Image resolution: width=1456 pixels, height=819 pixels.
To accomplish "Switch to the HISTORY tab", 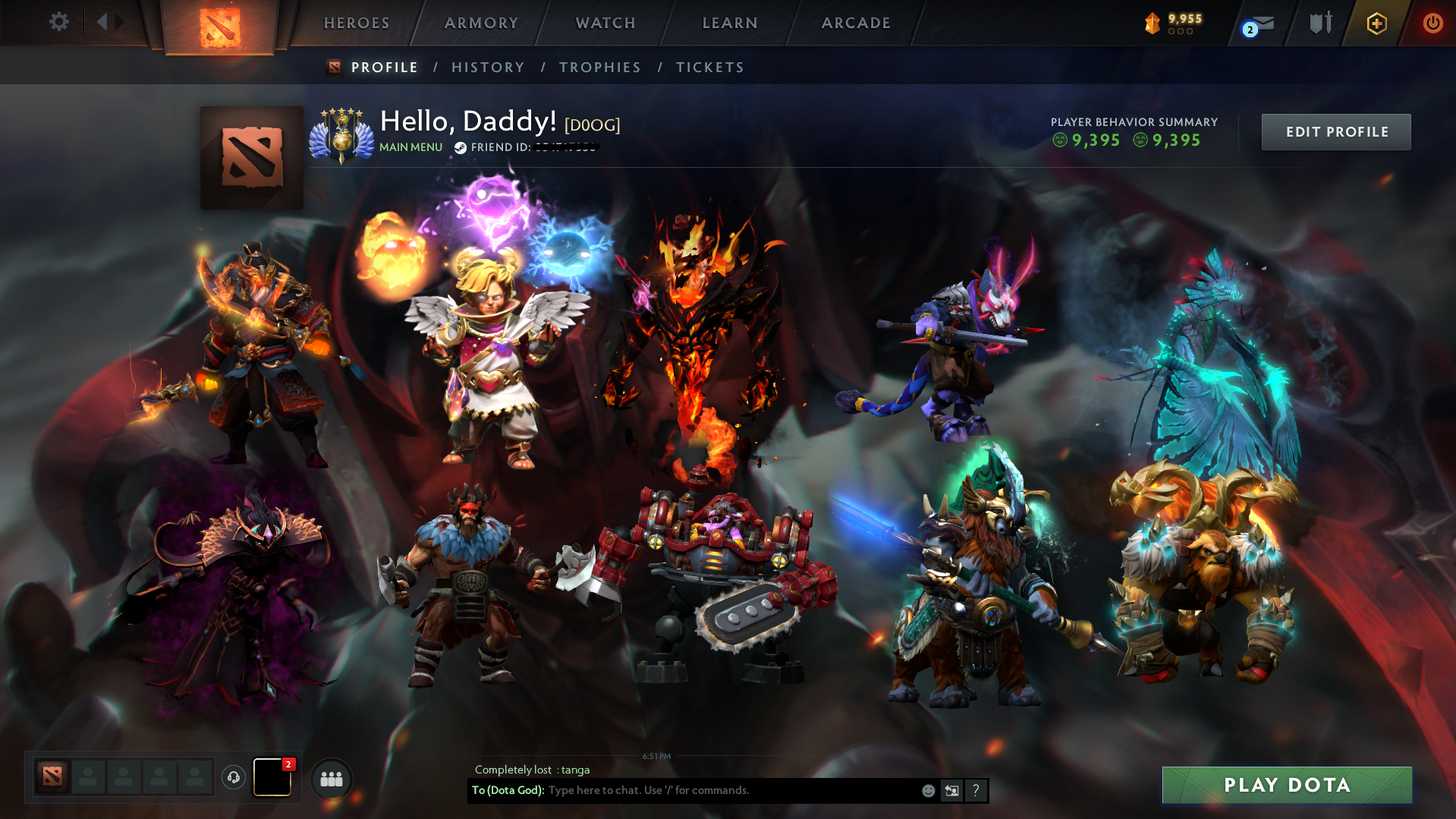I will click(x=488, y=67).
